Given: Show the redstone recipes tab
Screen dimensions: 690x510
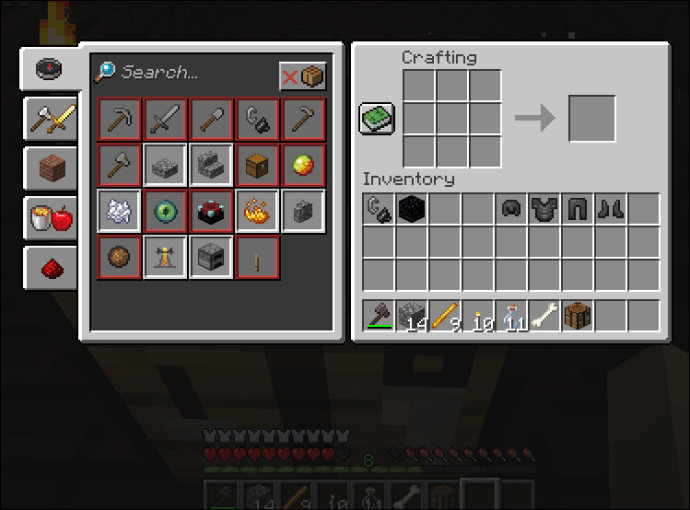Looking at the screenshot, I should tap(50, 266).
